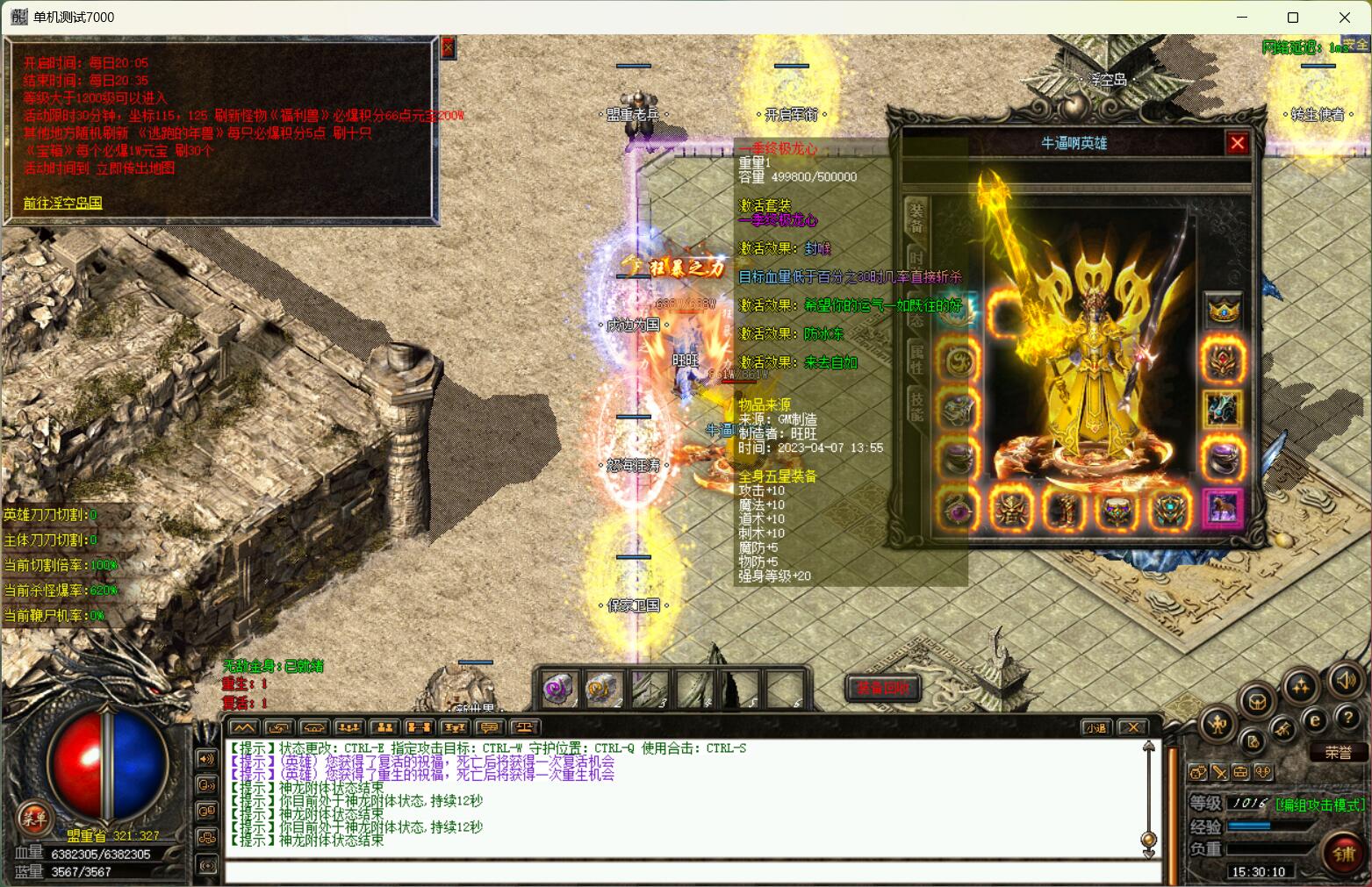Open the 荣誉 honor panel

1338,753
